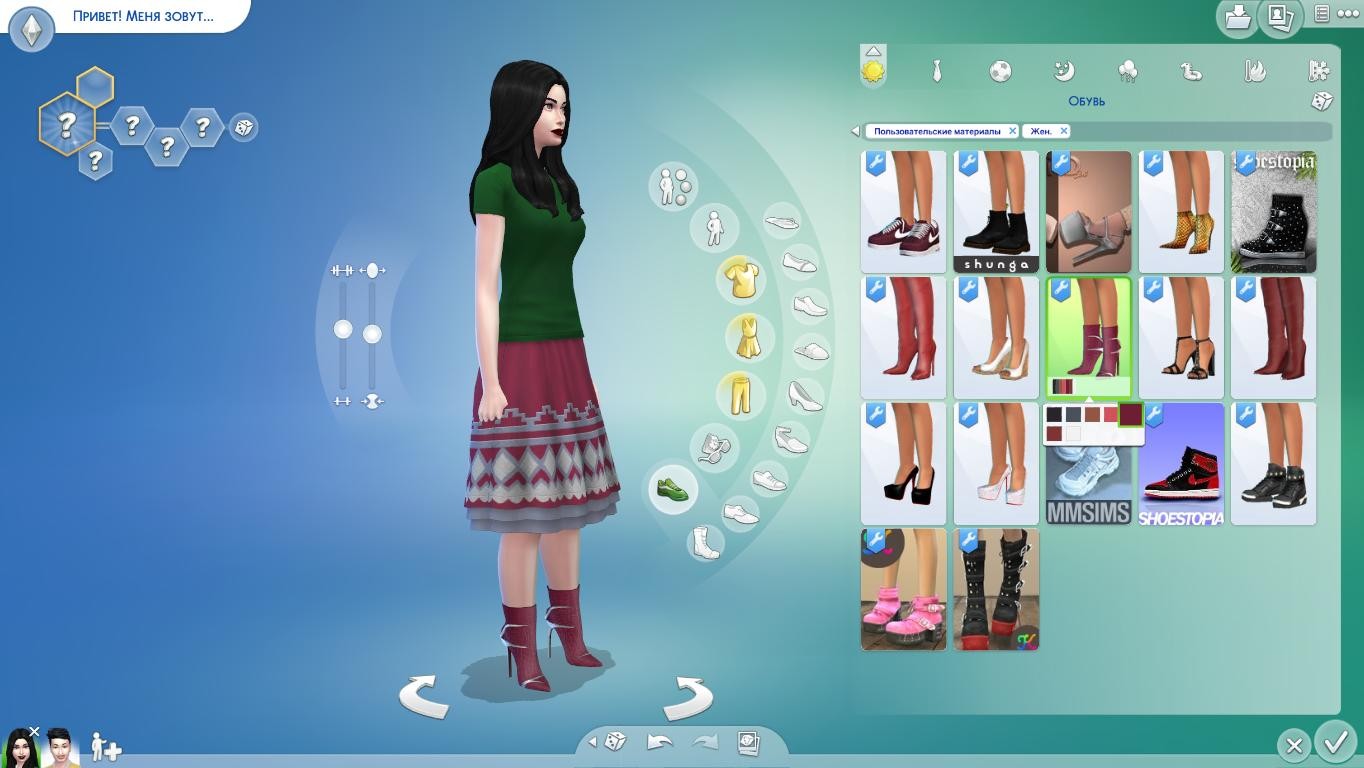Open the yellow pants clothing category
This screenshot has width=1364, height=768.
(x=741, y=394)
